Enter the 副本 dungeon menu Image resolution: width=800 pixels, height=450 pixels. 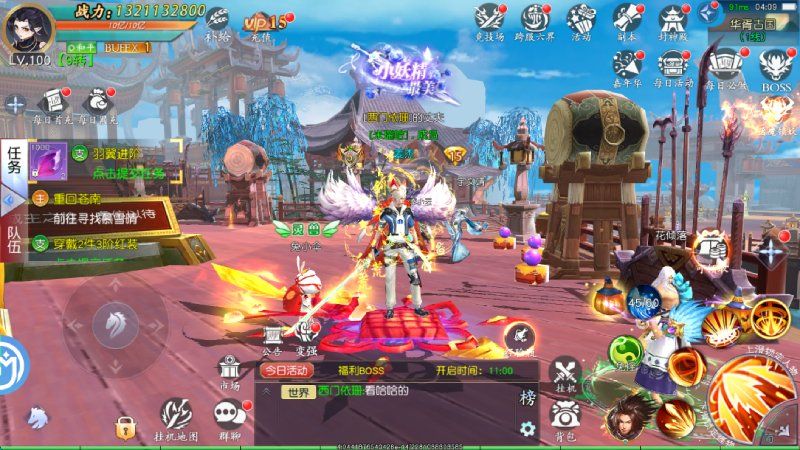click(627, 20)
